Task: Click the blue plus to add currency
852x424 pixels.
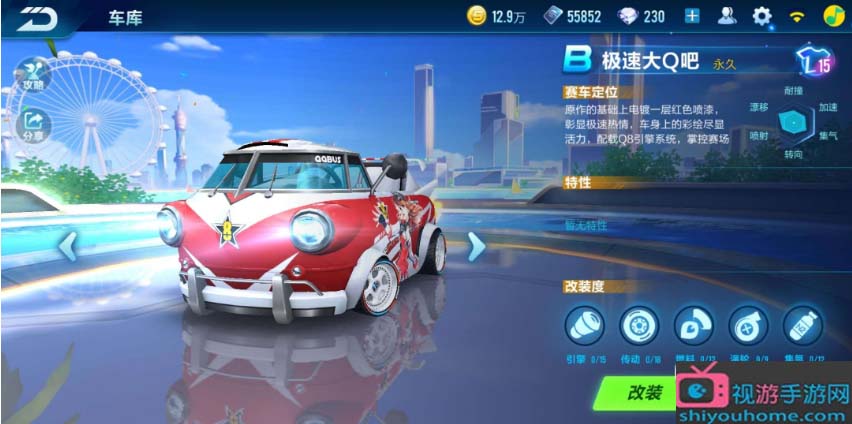Action: [692, 16]
